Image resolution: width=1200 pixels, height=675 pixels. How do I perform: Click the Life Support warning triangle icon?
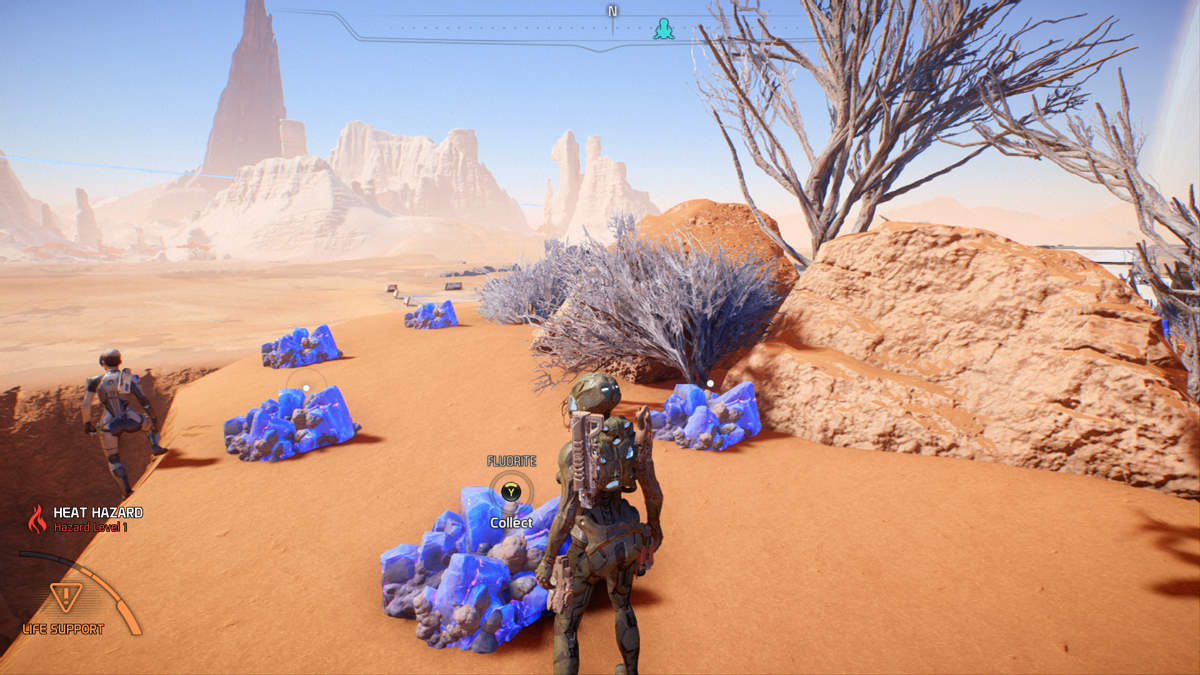(x=65, y=597)
